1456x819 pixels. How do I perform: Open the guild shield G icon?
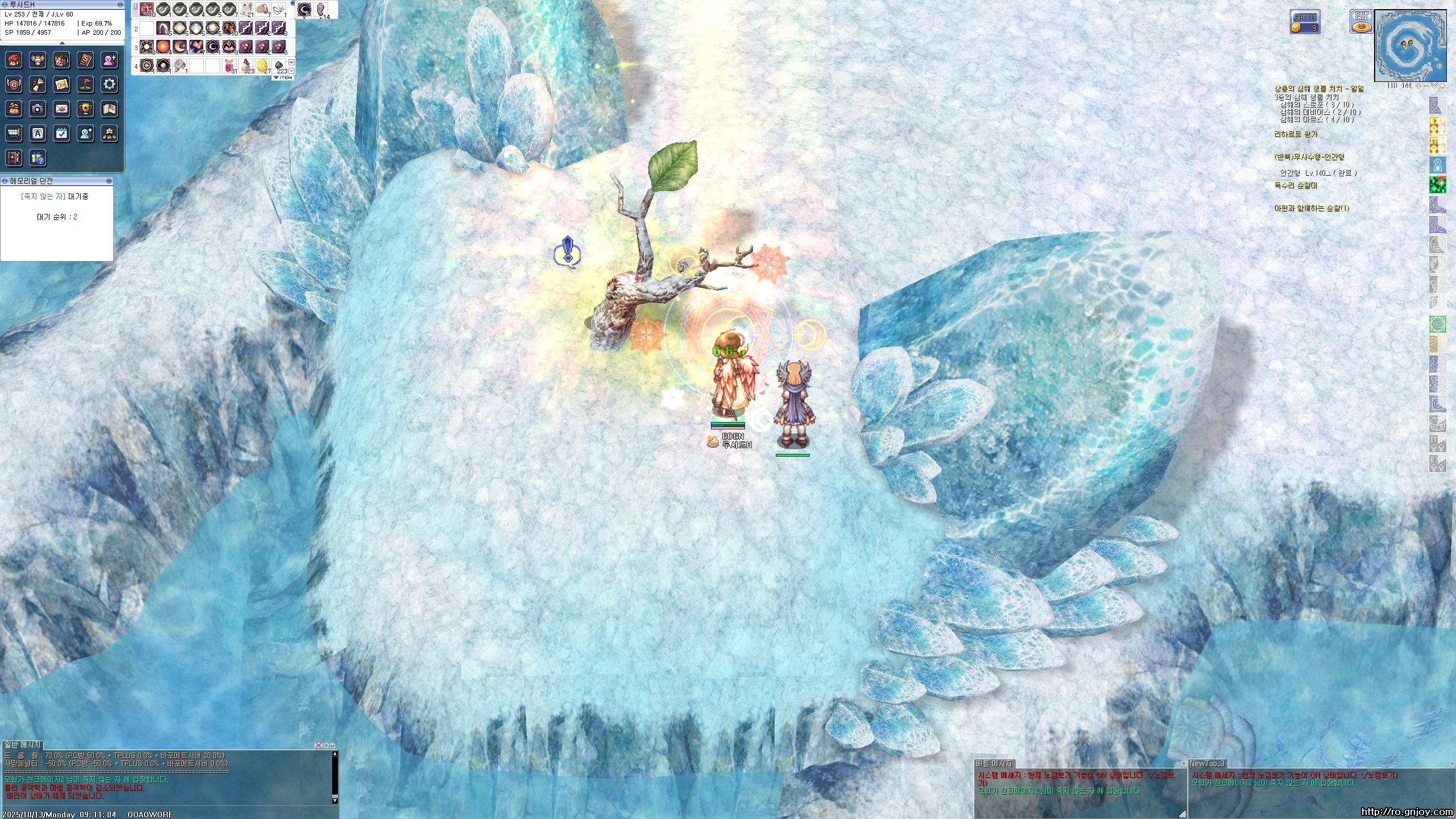tap(14, 84)
